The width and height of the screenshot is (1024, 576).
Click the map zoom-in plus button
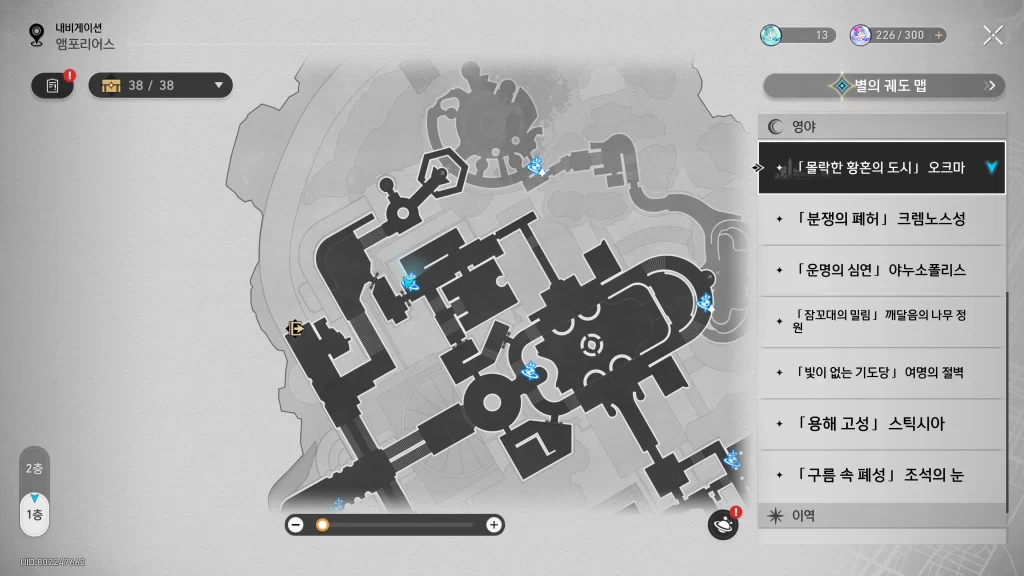point(493,524)
